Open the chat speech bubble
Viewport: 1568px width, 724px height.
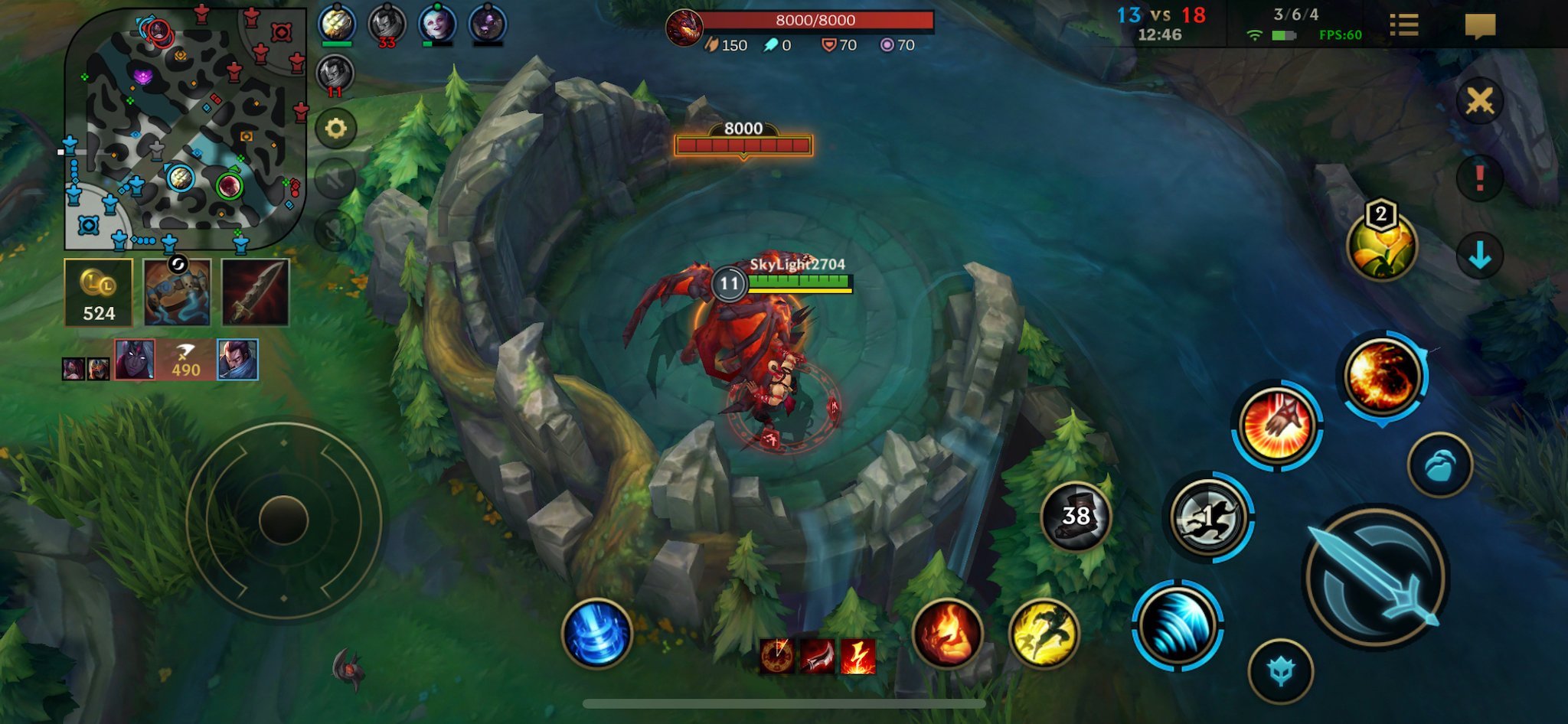1480,25
